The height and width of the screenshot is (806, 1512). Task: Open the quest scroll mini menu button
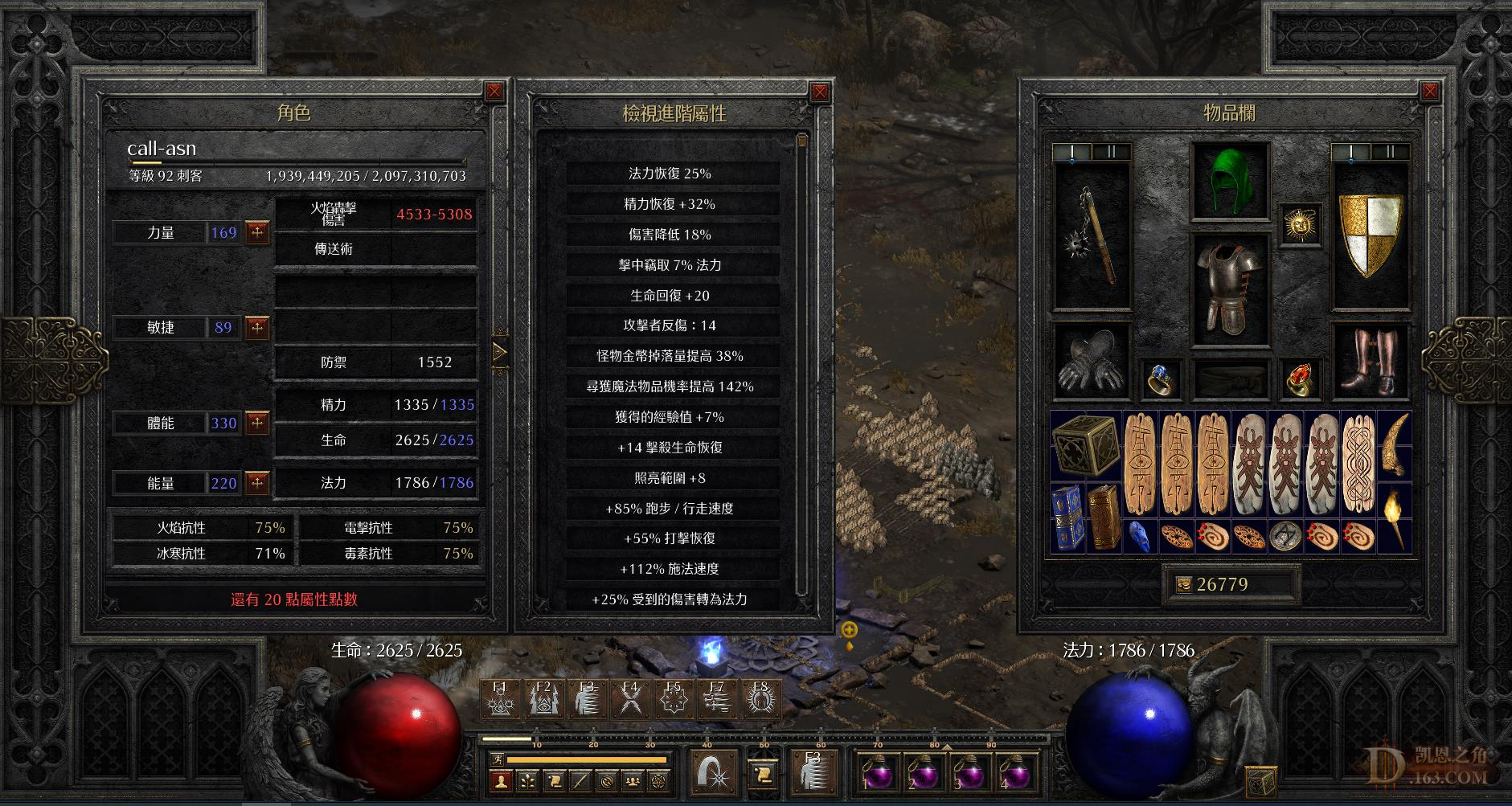555,780
